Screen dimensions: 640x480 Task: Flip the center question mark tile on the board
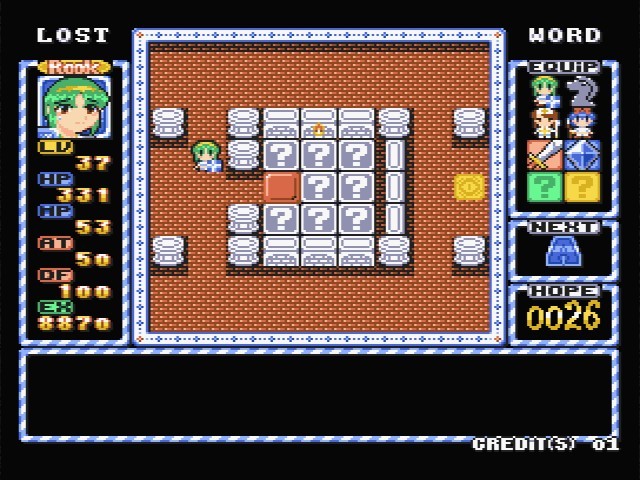tap(319, 186)
